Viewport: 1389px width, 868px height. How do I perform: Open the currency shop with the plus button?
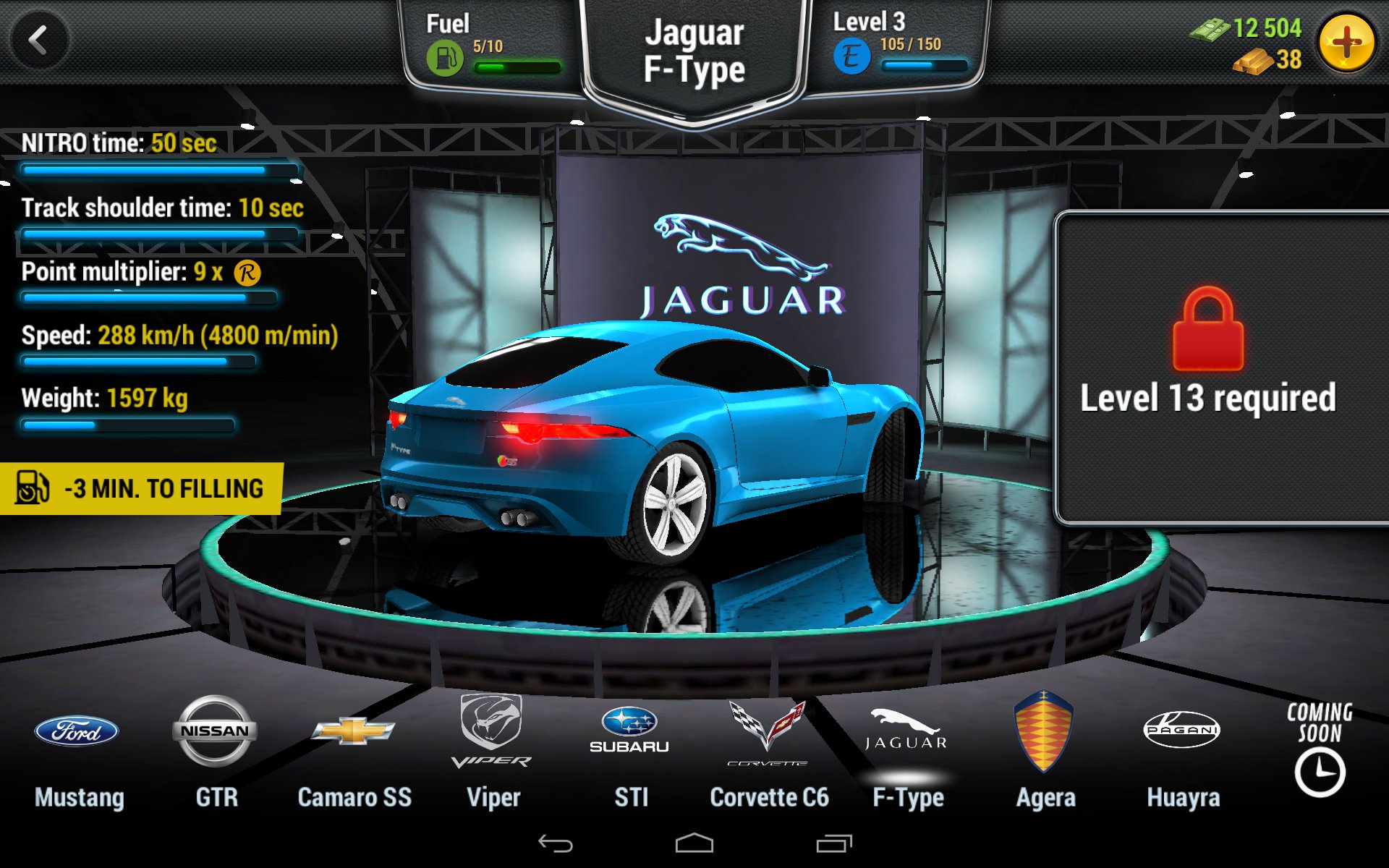[1346, 43]
